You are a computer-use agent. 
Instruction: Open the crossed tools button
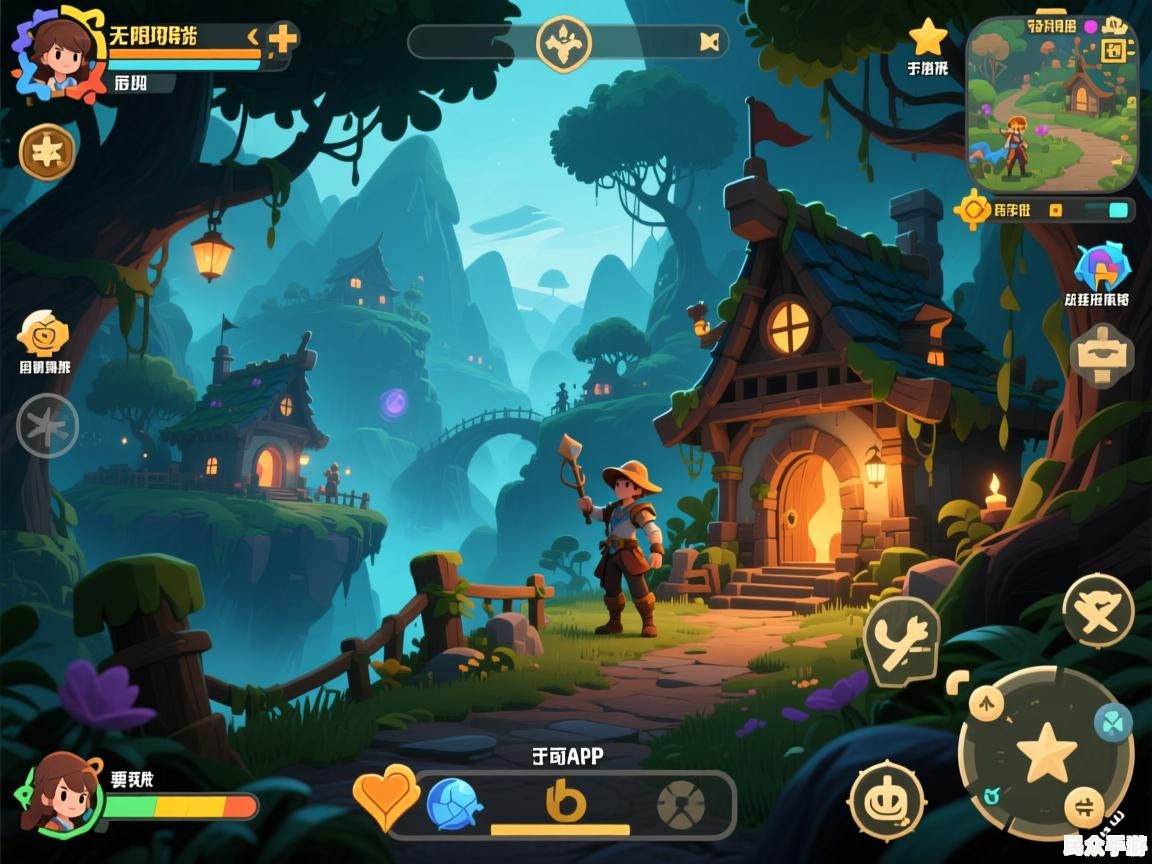click(x=901, y=640)
